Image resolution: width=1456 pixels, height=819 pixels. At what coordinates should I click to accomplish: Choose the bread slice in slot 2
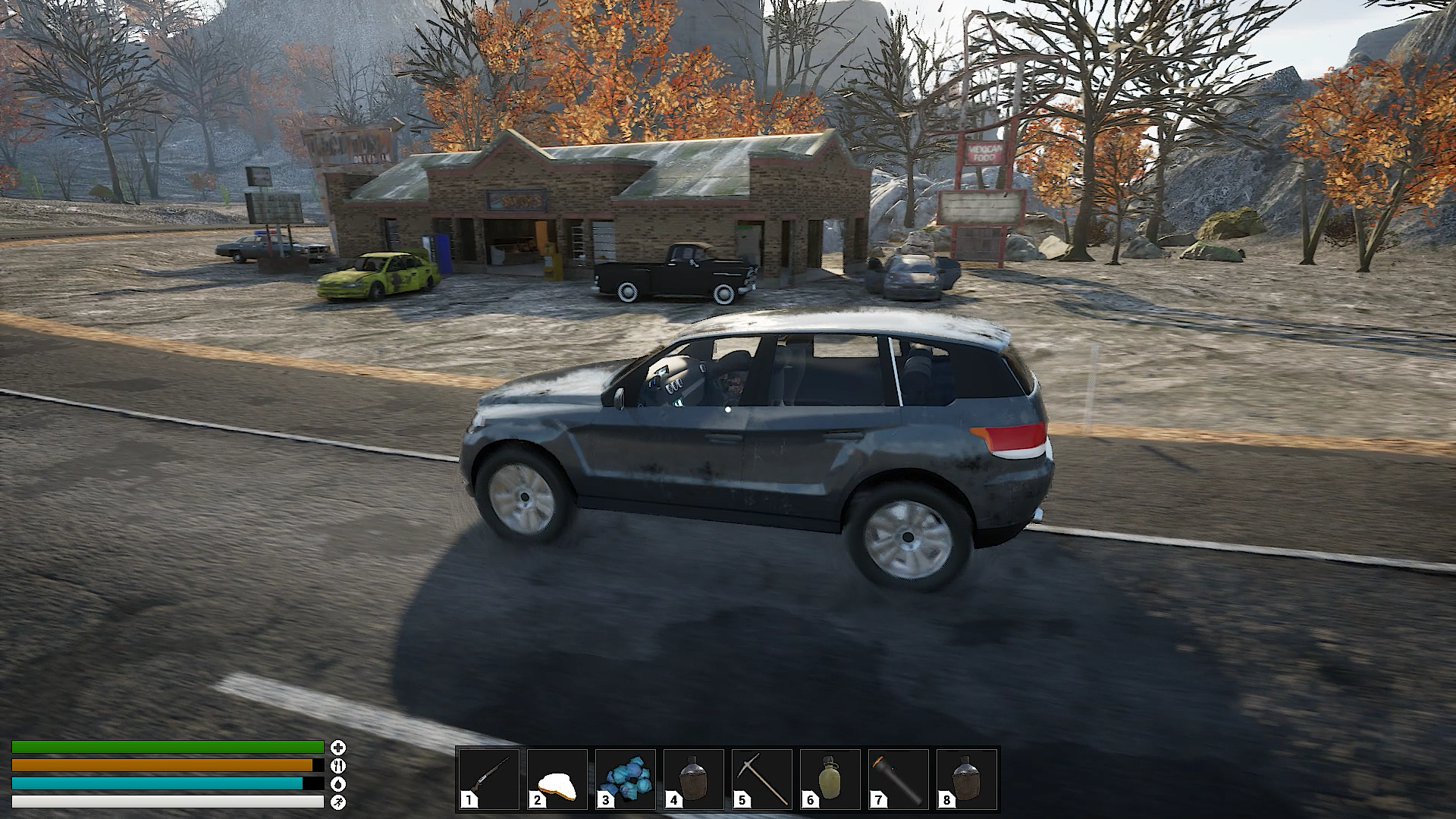click(557, 779)
